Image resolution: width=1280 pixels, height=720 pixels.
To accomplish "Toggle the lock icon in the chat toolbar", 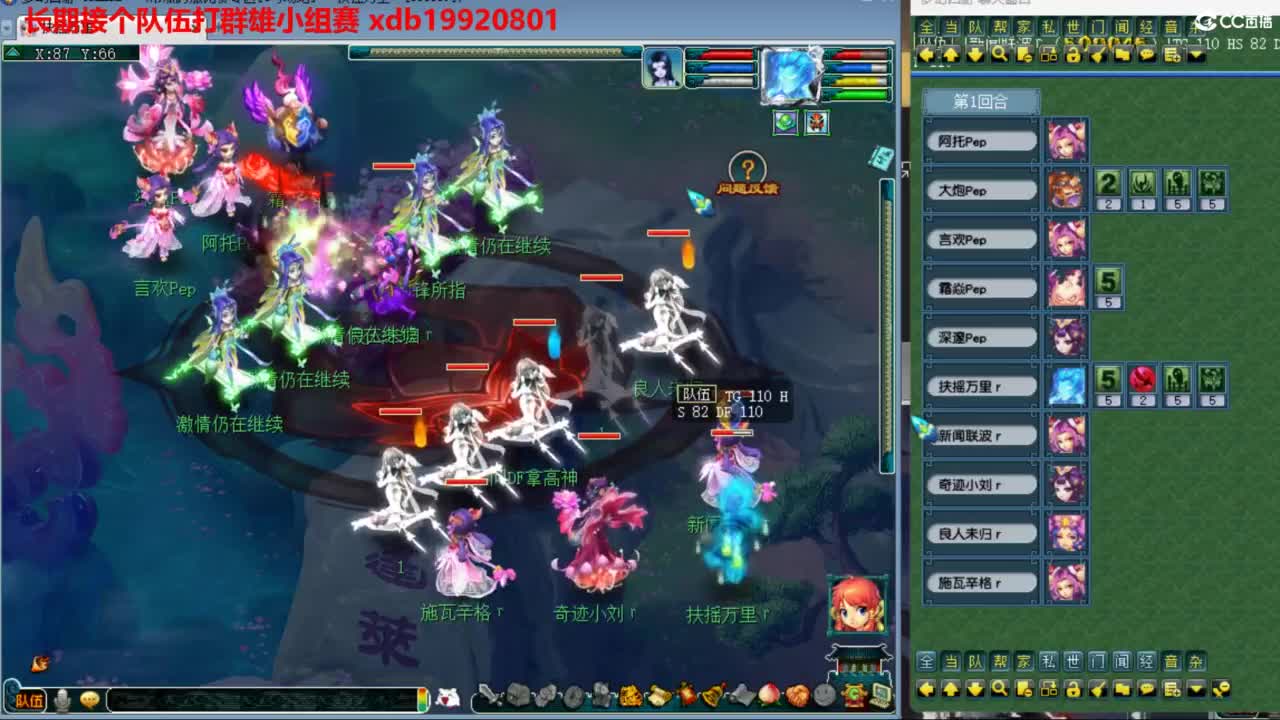I will 1073,690.
